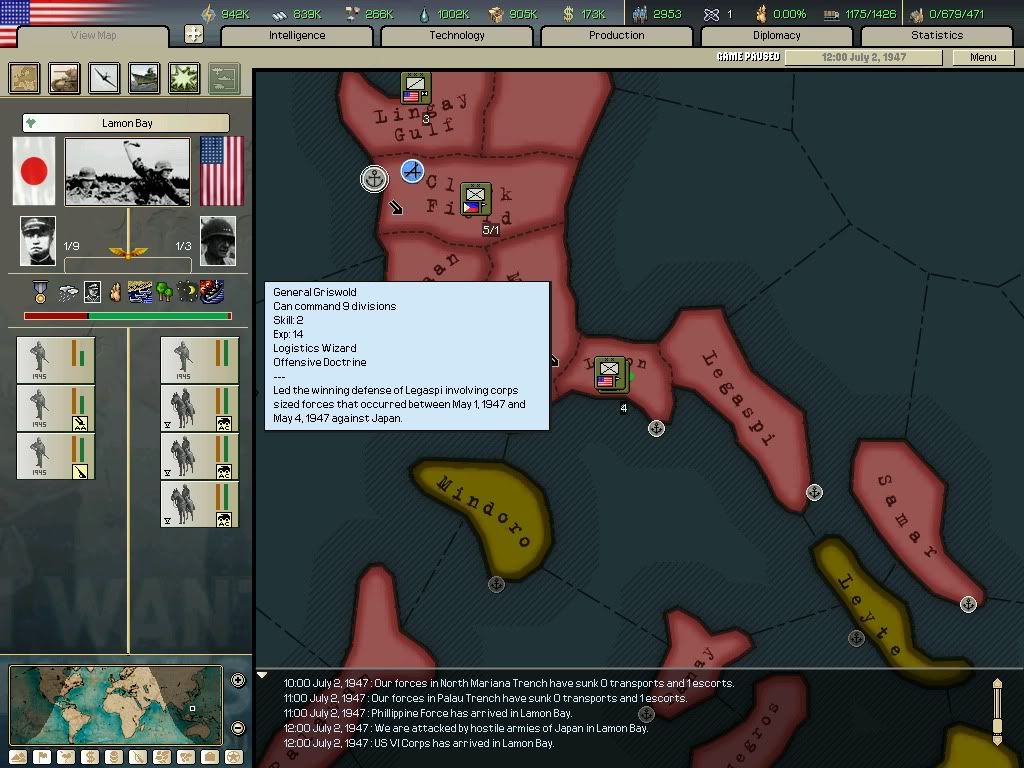1024x768 pixels.
Task: Switch to the Technology tab
Action: click(457, 35)
